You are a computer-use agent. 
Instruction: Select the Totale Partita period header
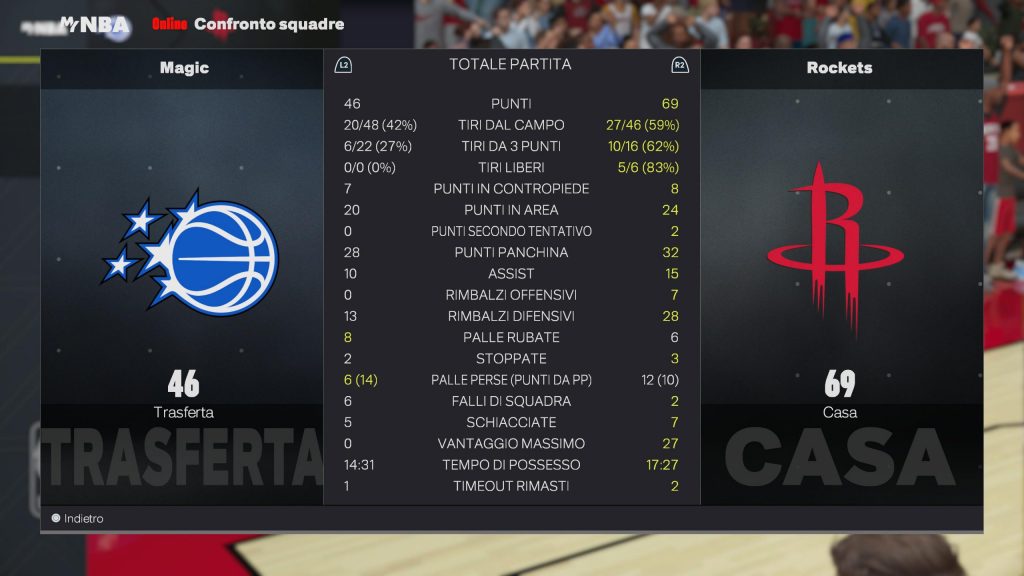pyautogui.click(x=510, y=64)
